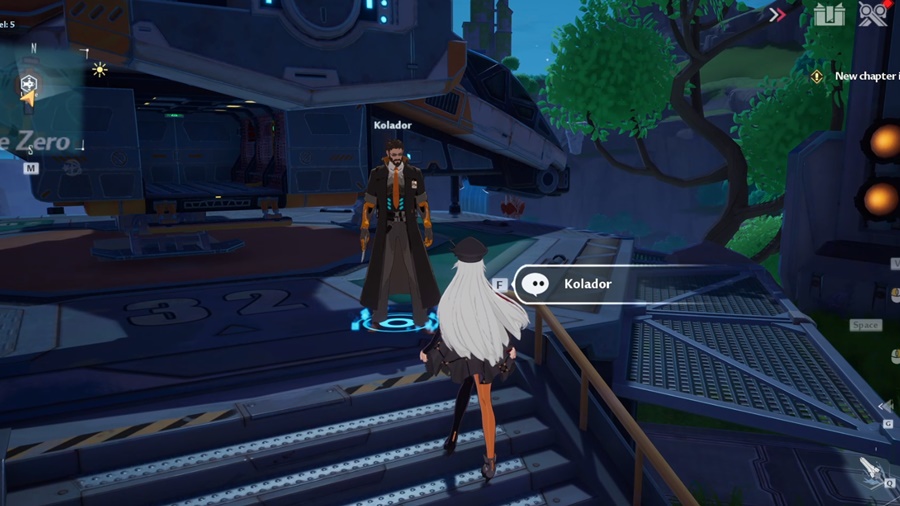
Task: Open the crossed-tools icon with red notification
Action: [x=873, y=14]
